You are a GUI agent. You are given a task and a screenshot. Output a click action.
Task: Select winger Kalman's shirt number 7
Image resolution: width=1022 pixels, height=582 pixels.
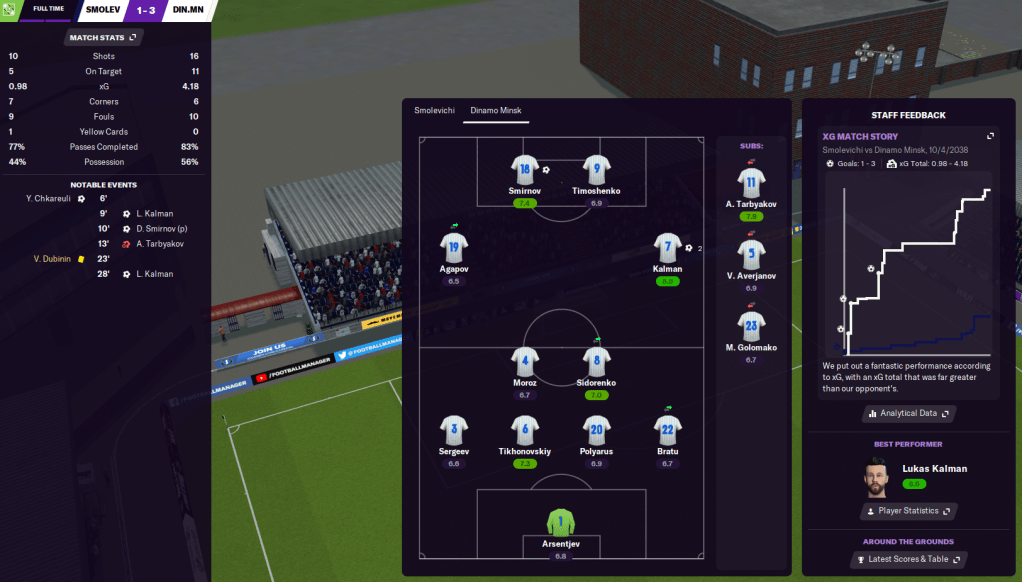(667, 247)
